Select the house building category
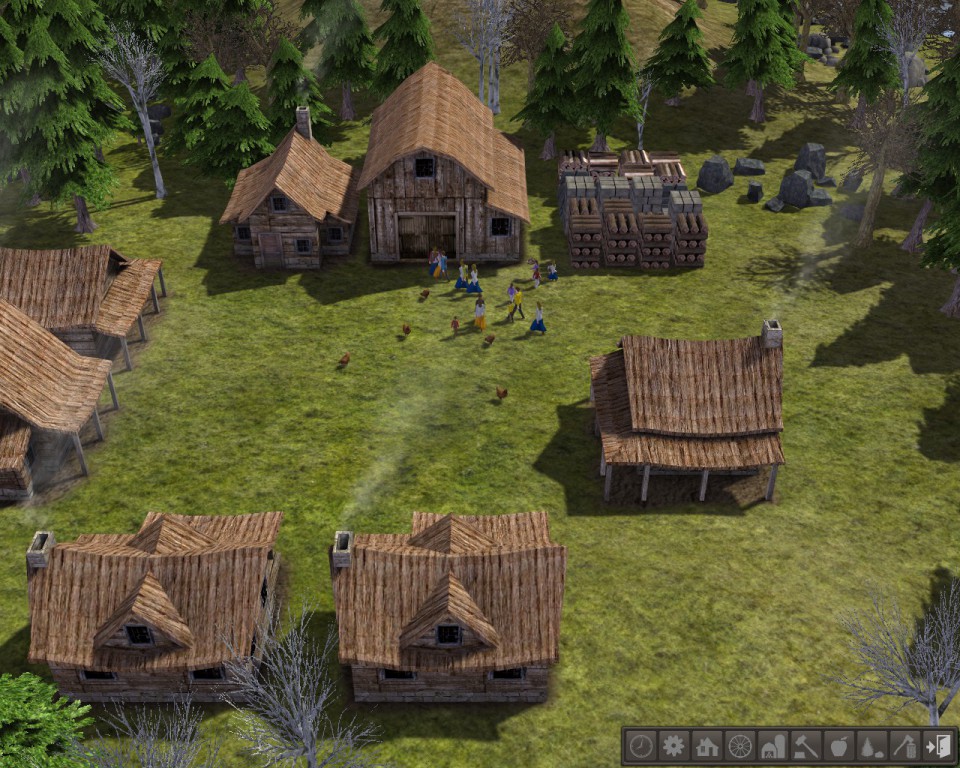The height and width of the screenshot is (768, 960). [707, 745]
